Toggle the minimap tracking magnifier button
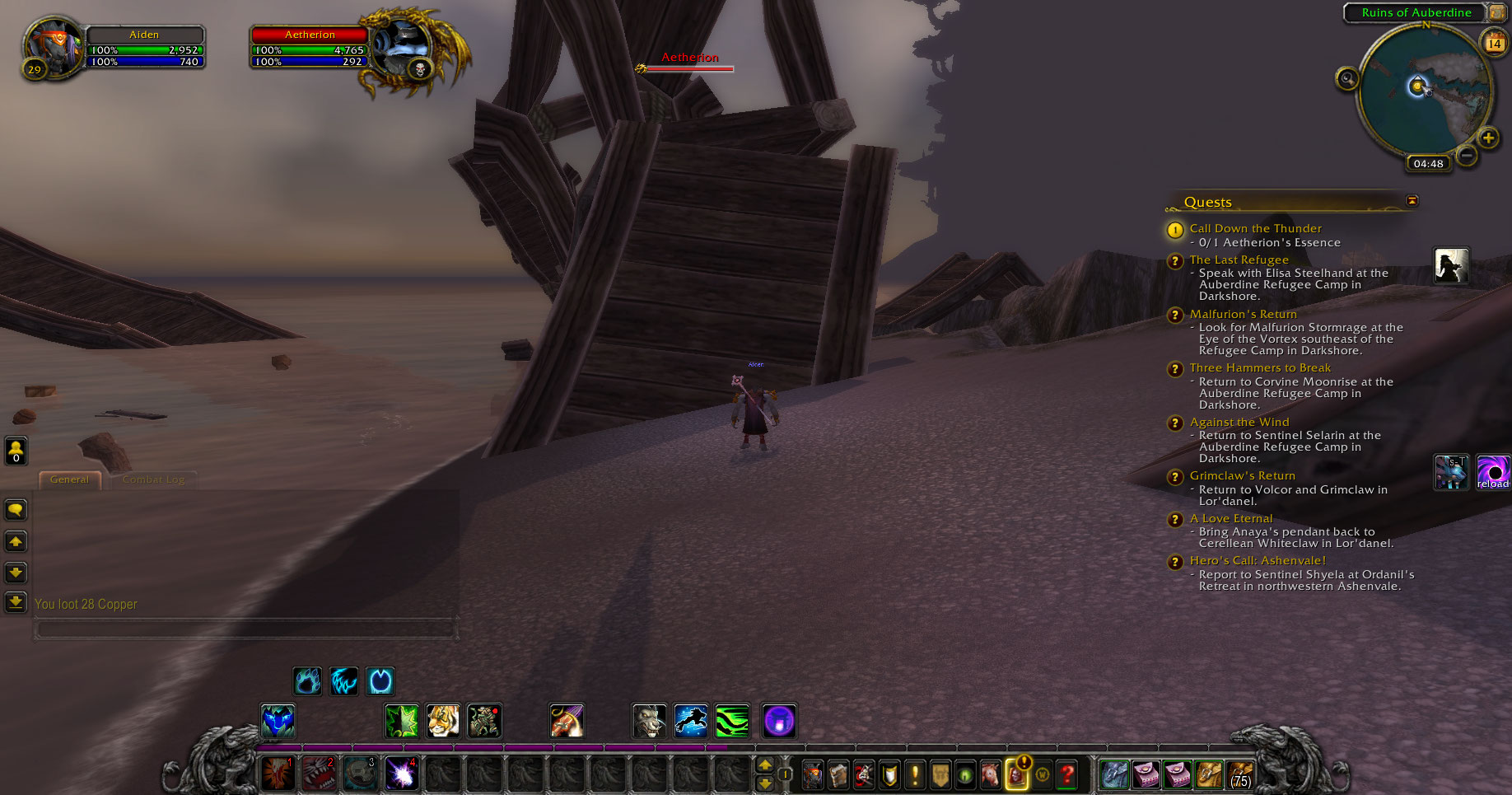Image resolution: width=1512 pixels, height=795 pixels. pyautogui.click(x=1347, y=79)
